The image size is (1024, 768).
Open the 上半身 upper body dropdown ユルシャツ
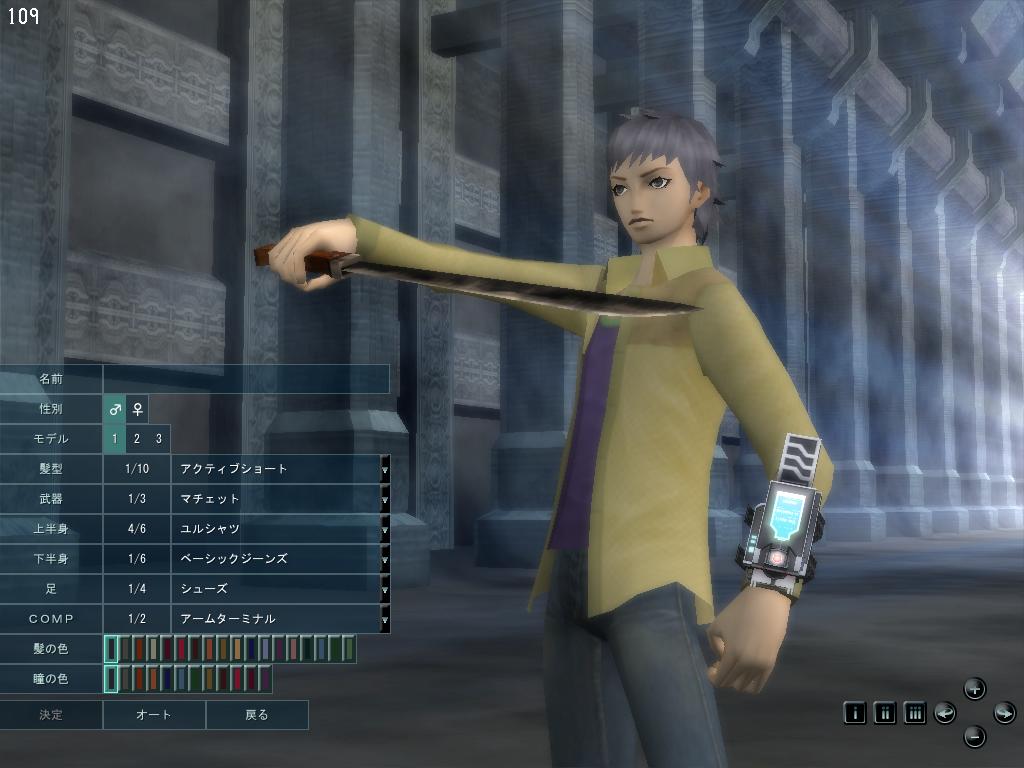[x=385, y=529]
